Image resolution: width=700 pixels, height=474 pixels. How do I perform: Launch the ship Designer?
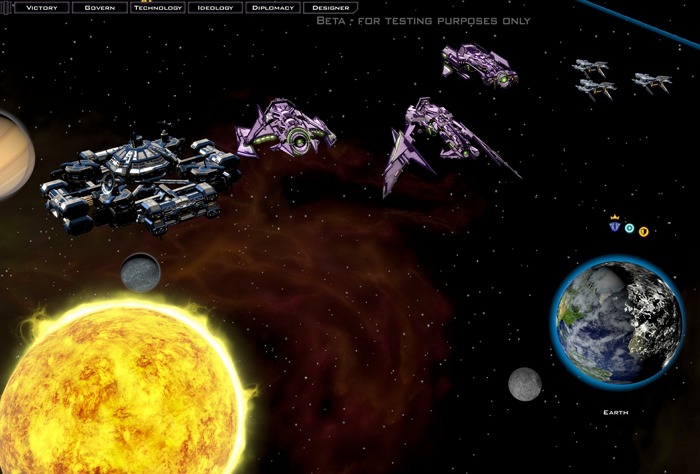(x=330, y=8)
